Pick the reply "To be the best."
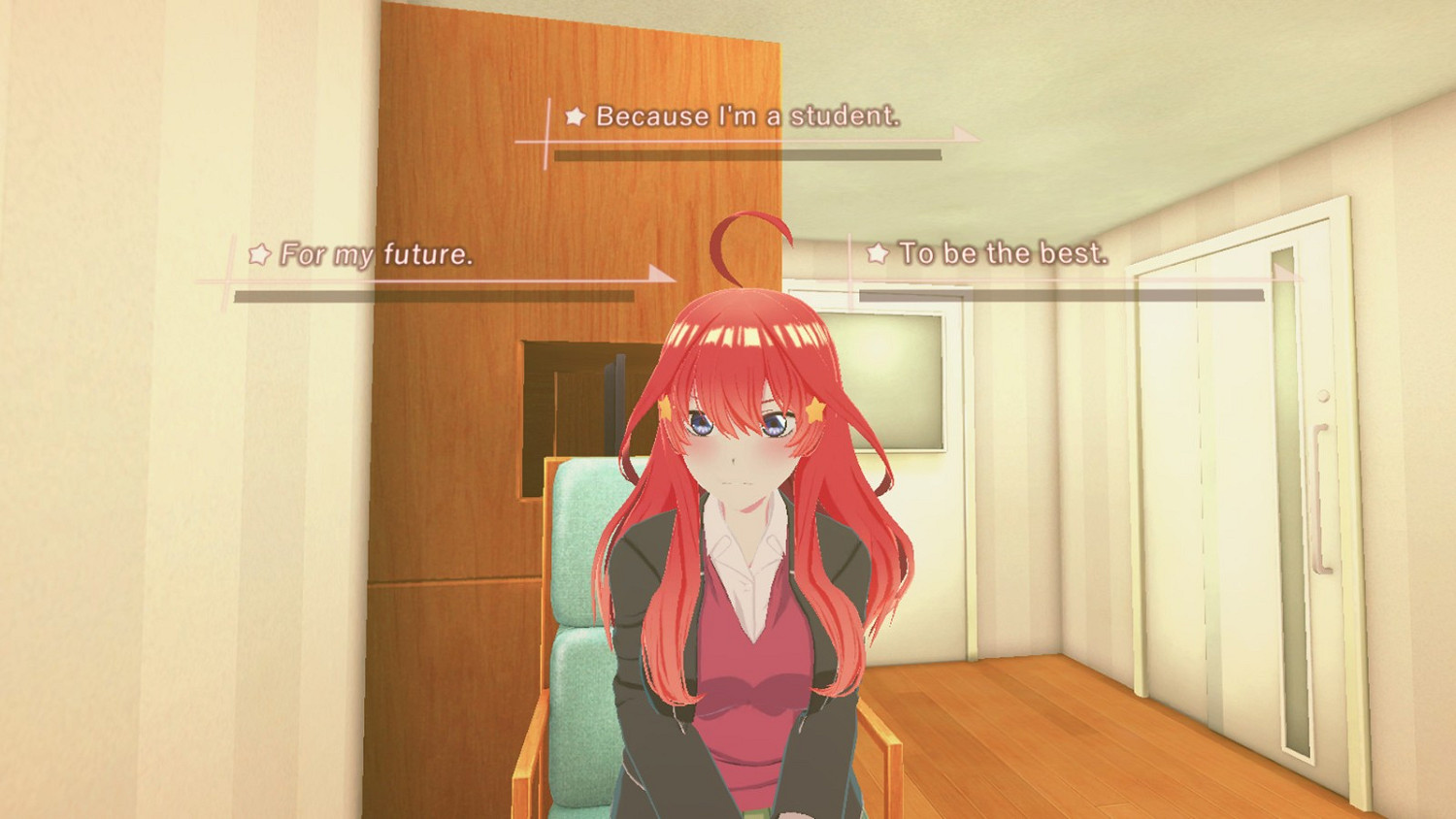Image resolution: width=1456 pixels, height=819 pixels. point(1002,254)
